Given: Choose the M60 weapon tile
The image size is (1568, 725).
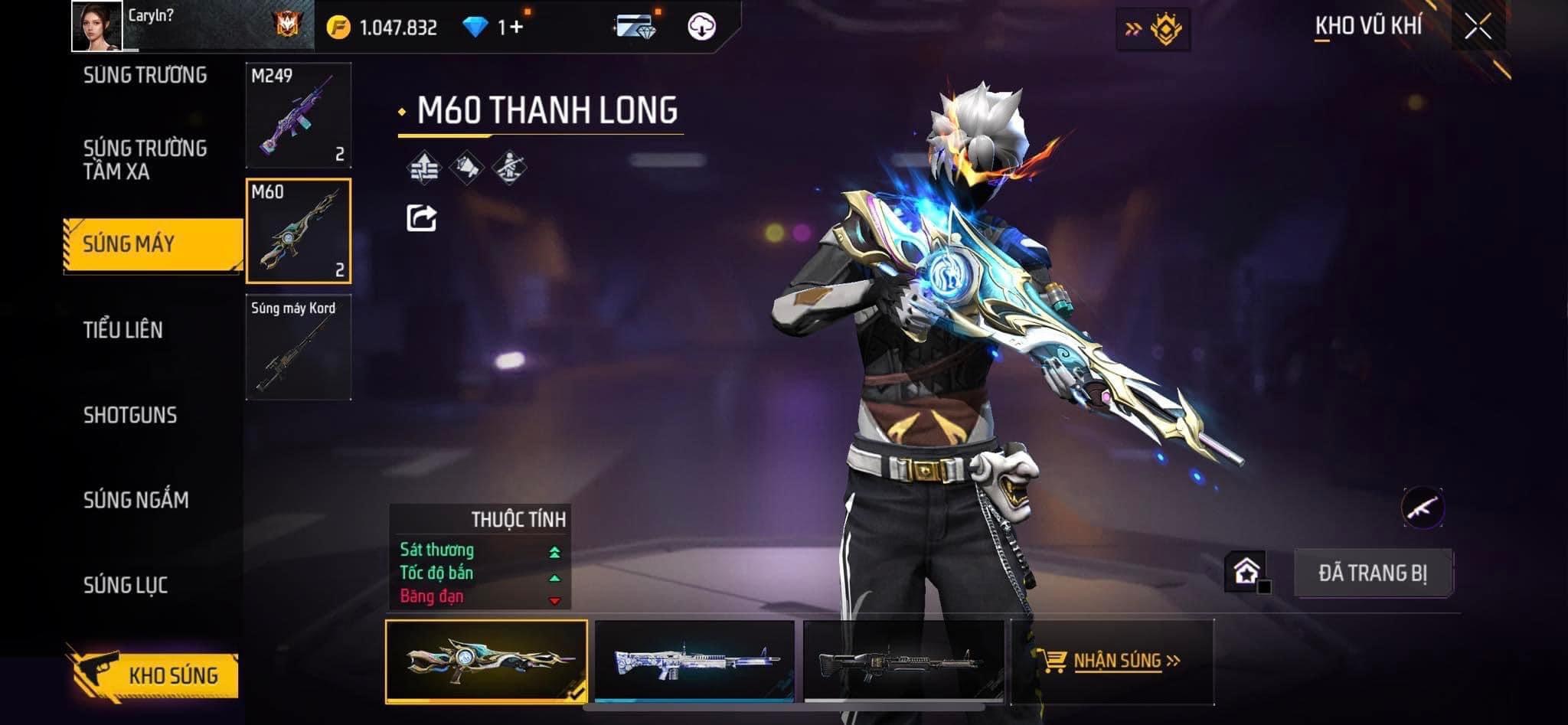Looking at the screenshot, I should (299, 231).
